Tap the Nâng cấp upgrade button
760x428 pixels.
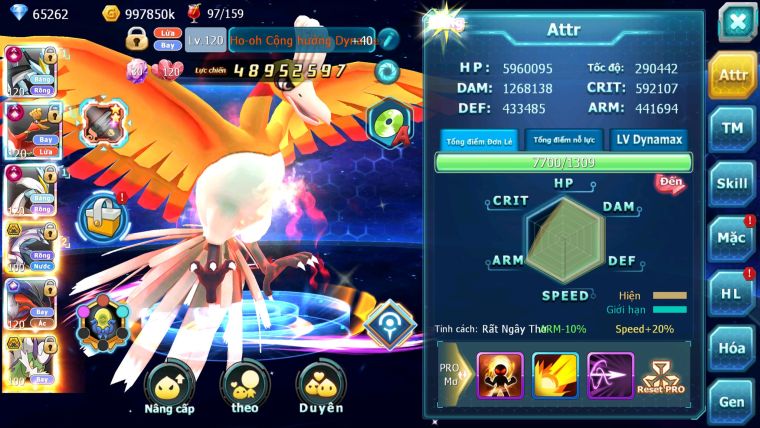point(168,388)
